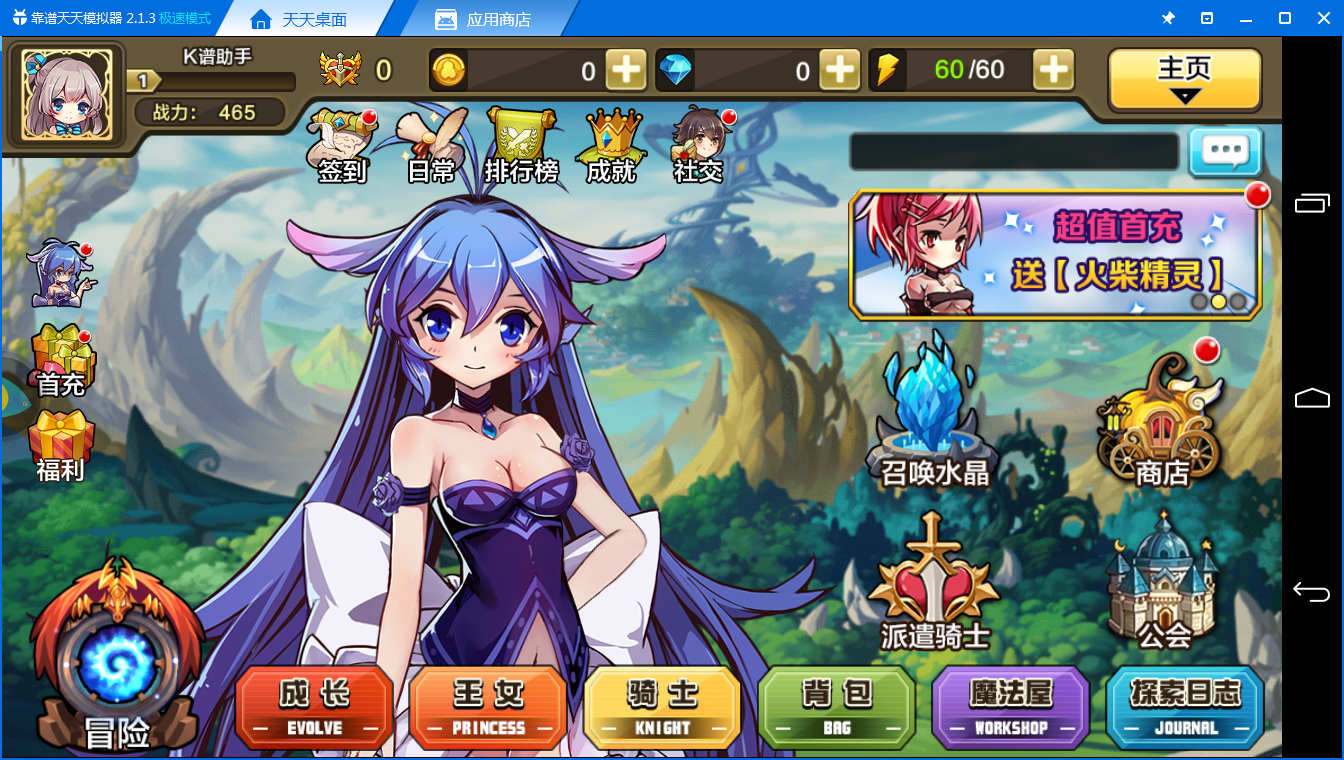Switch to the 应用商店 emulator tab
1344x760 pixels.
(x=484, y=19)
